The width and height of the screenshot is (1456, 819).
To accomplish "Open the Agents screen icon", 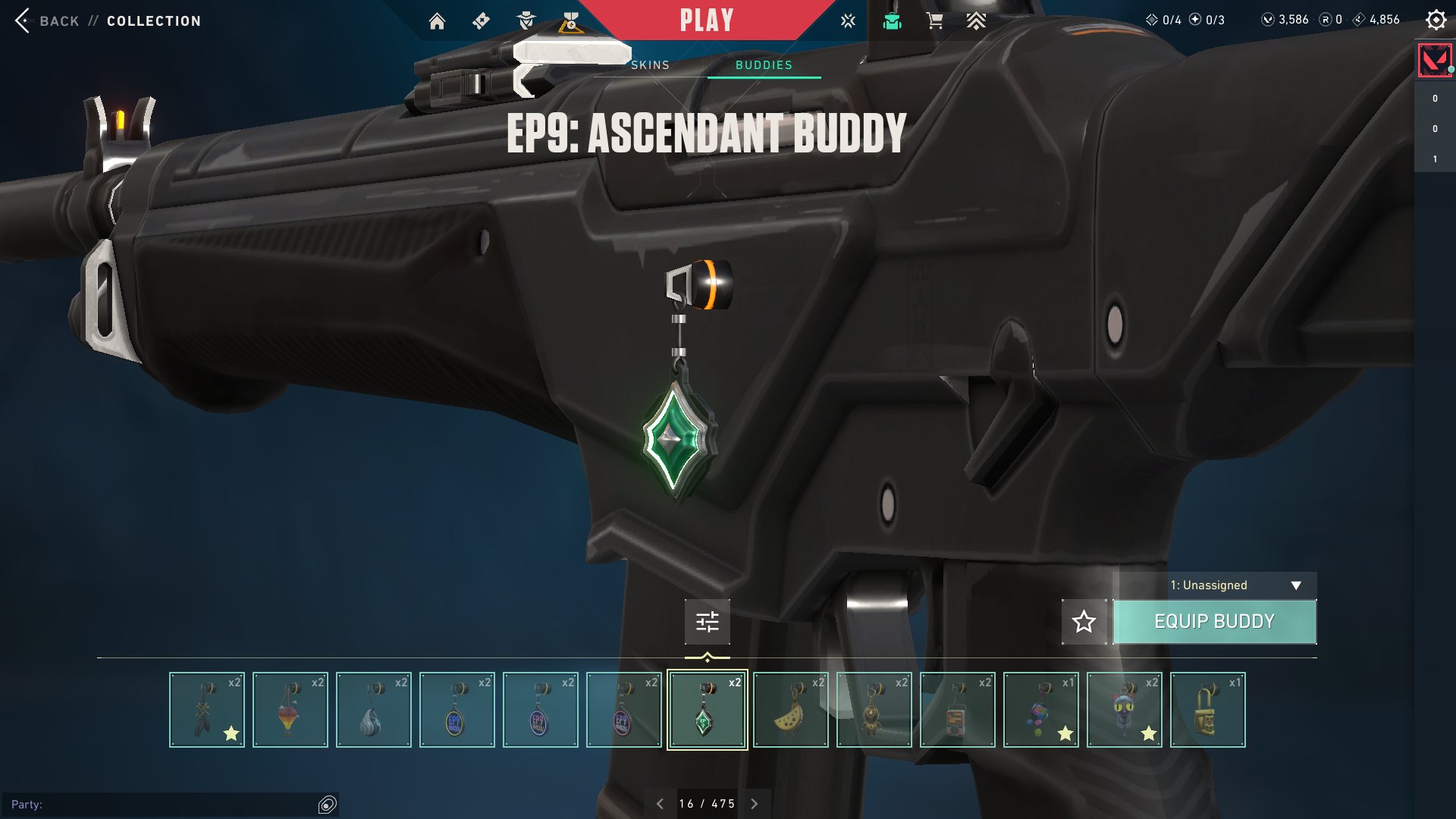I will 526,21.
